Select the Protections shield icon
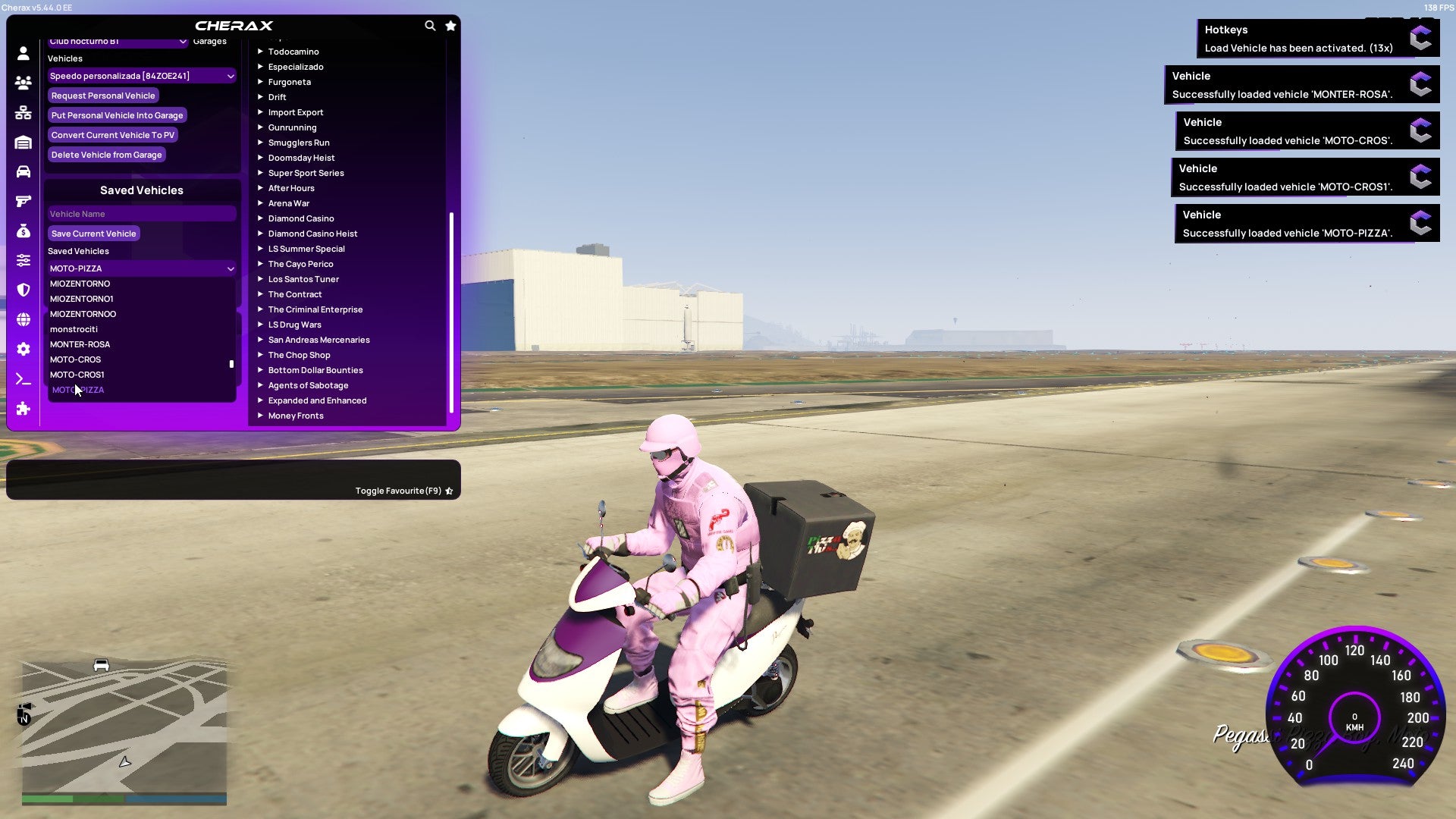Screen dimensions: 1456x819 23,289
